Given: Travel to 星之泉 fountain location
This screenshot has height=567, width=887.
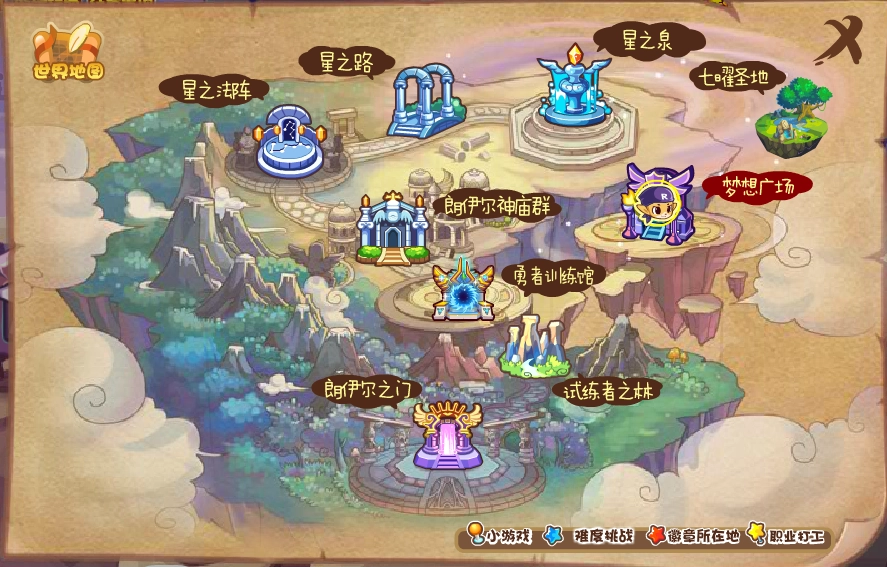Looking at the screenshot, I should click(x=573, y=90).
